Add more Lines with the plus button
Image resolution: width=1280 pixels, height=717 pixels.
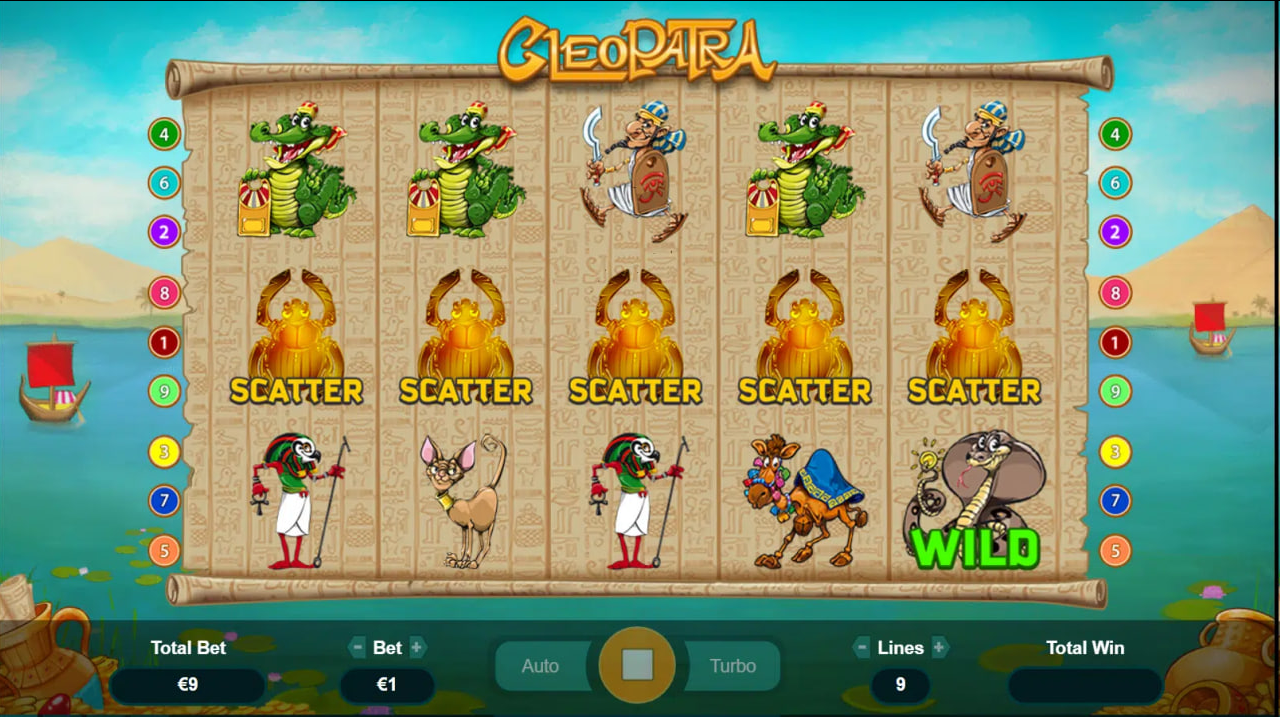tap(939, 648)
